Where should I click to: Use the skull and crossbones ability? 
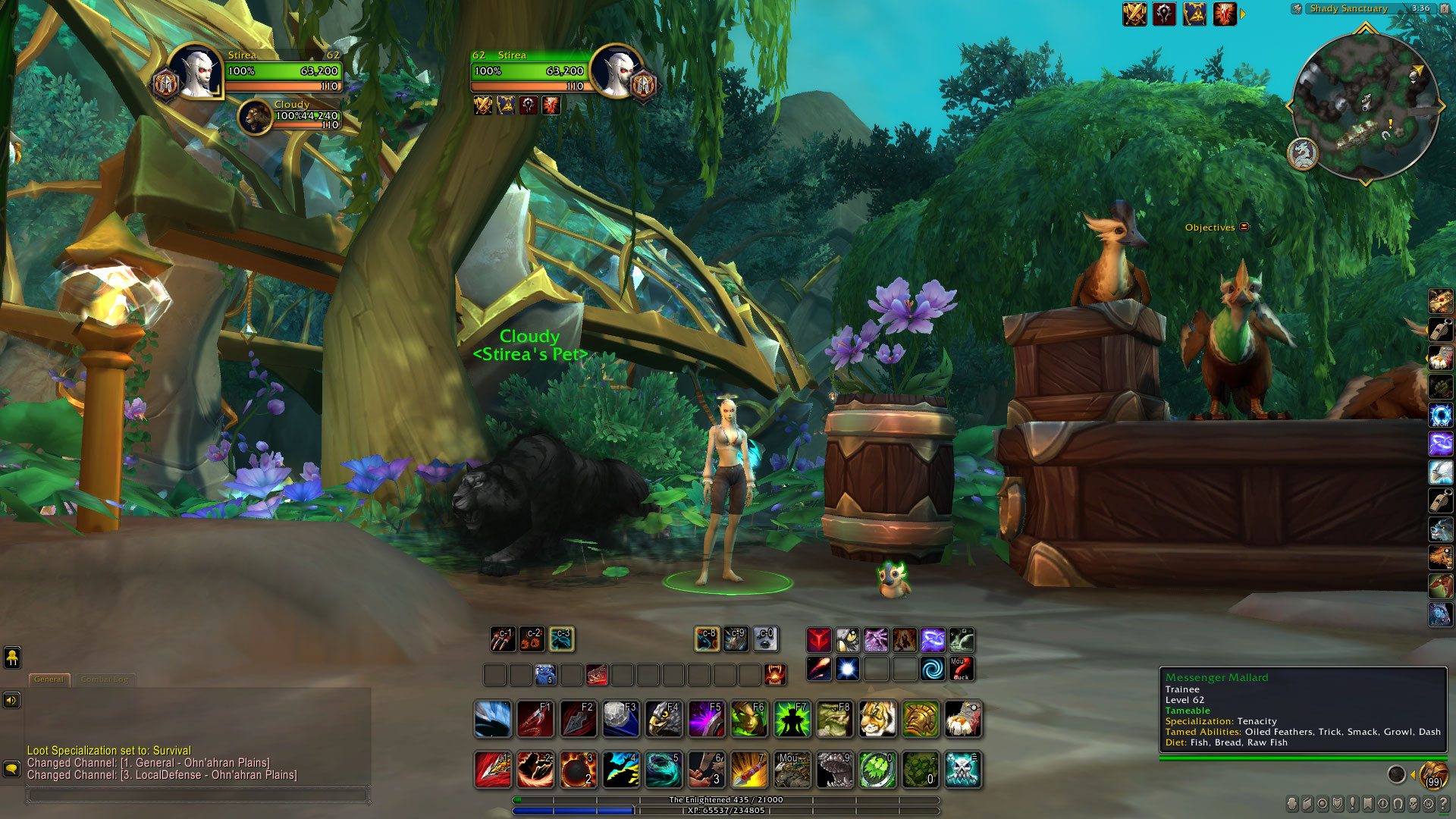[x=963, y=770]
